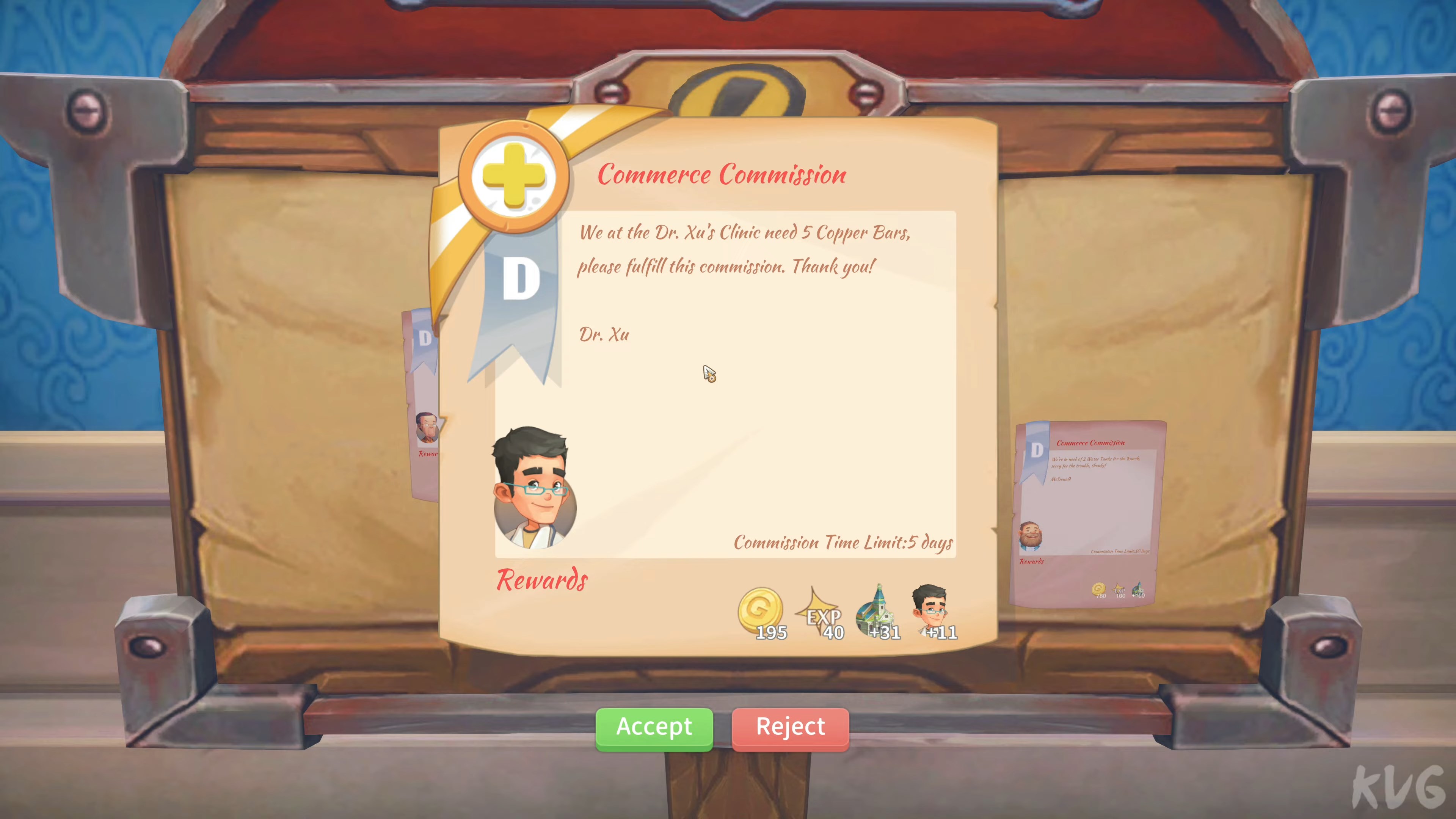This screenshot has width=1456, height=819.
Task: Click the Rewards label on the open note
Action: click(541, 579)
